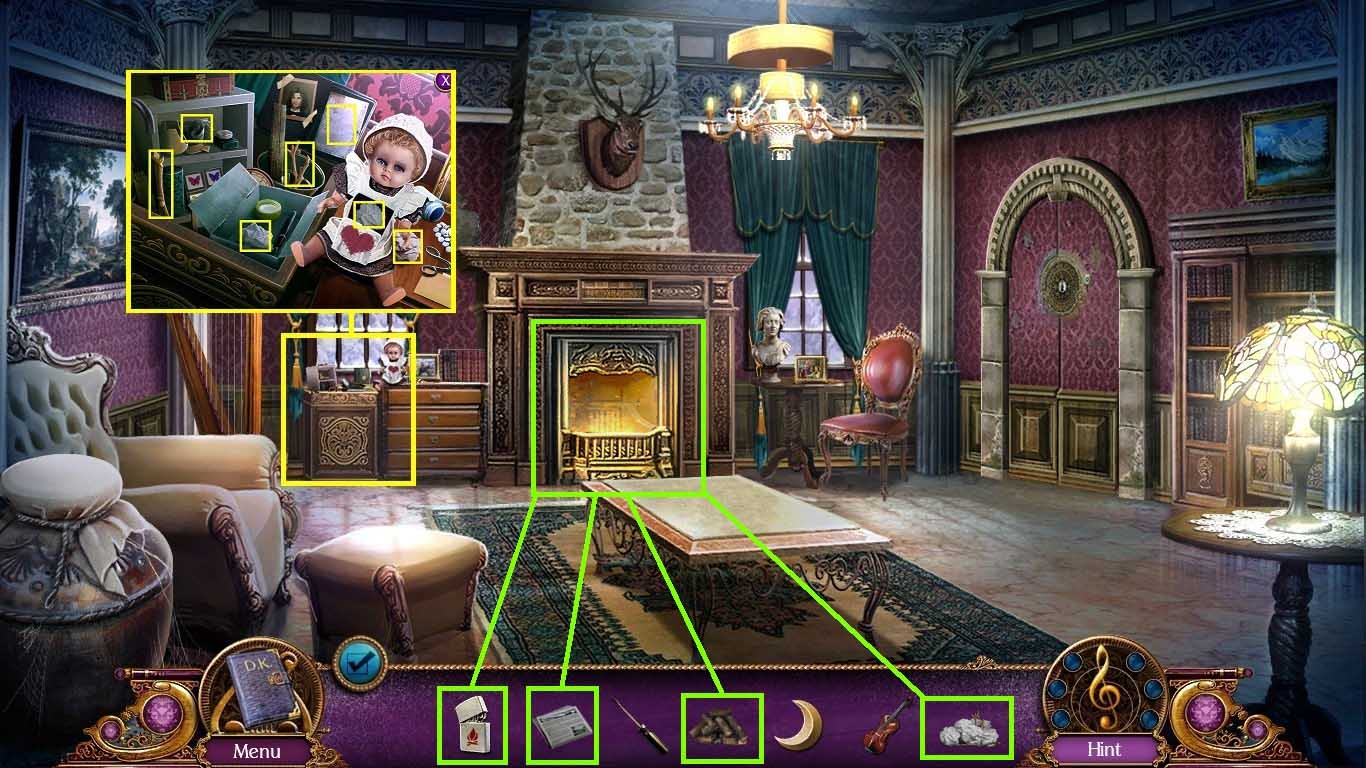The image size is (1366, 768).
Task: Open the fireplace hotspot area
Action: 622,400
